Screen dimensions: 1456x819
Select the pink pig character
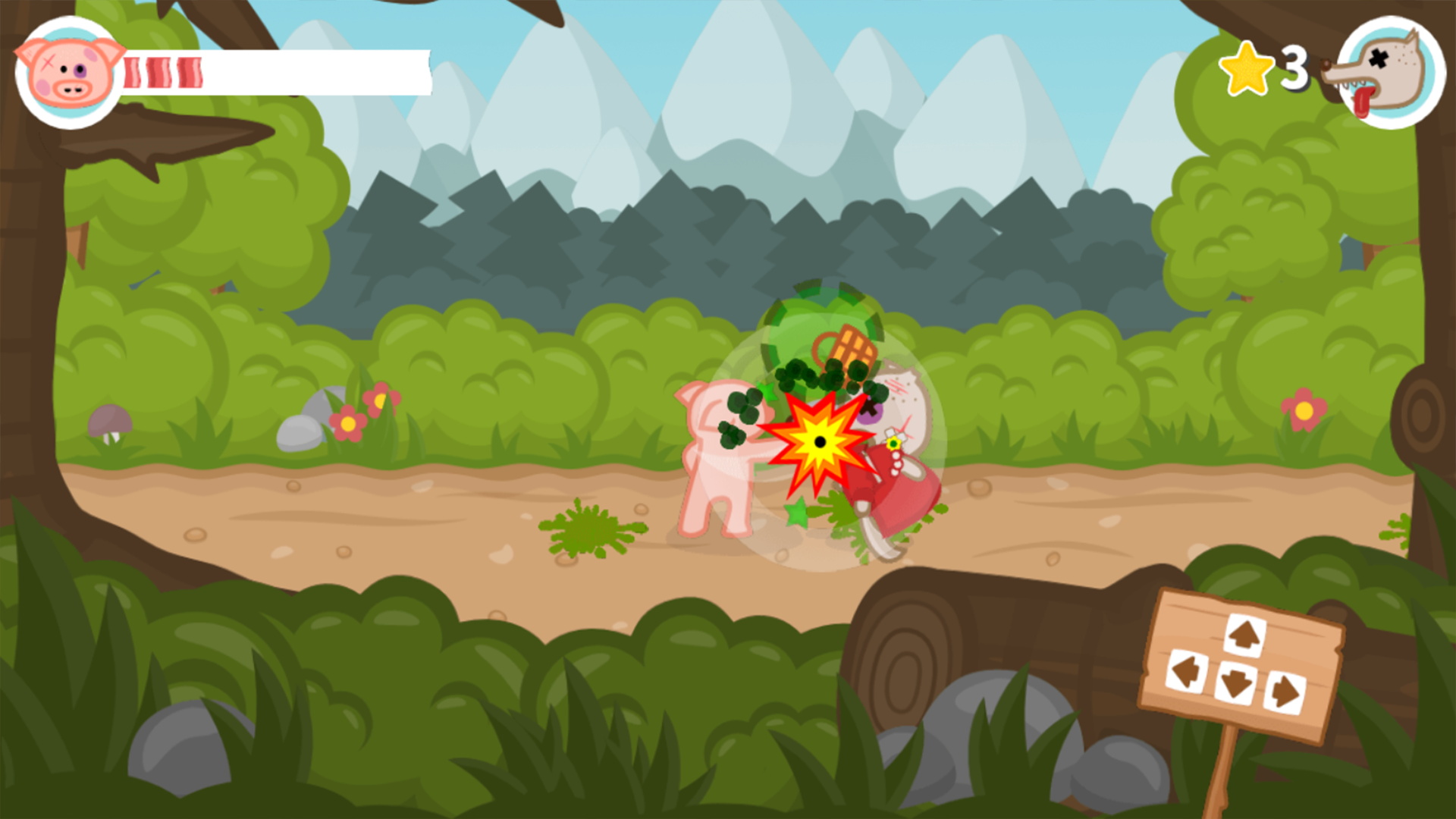point(720,455)
